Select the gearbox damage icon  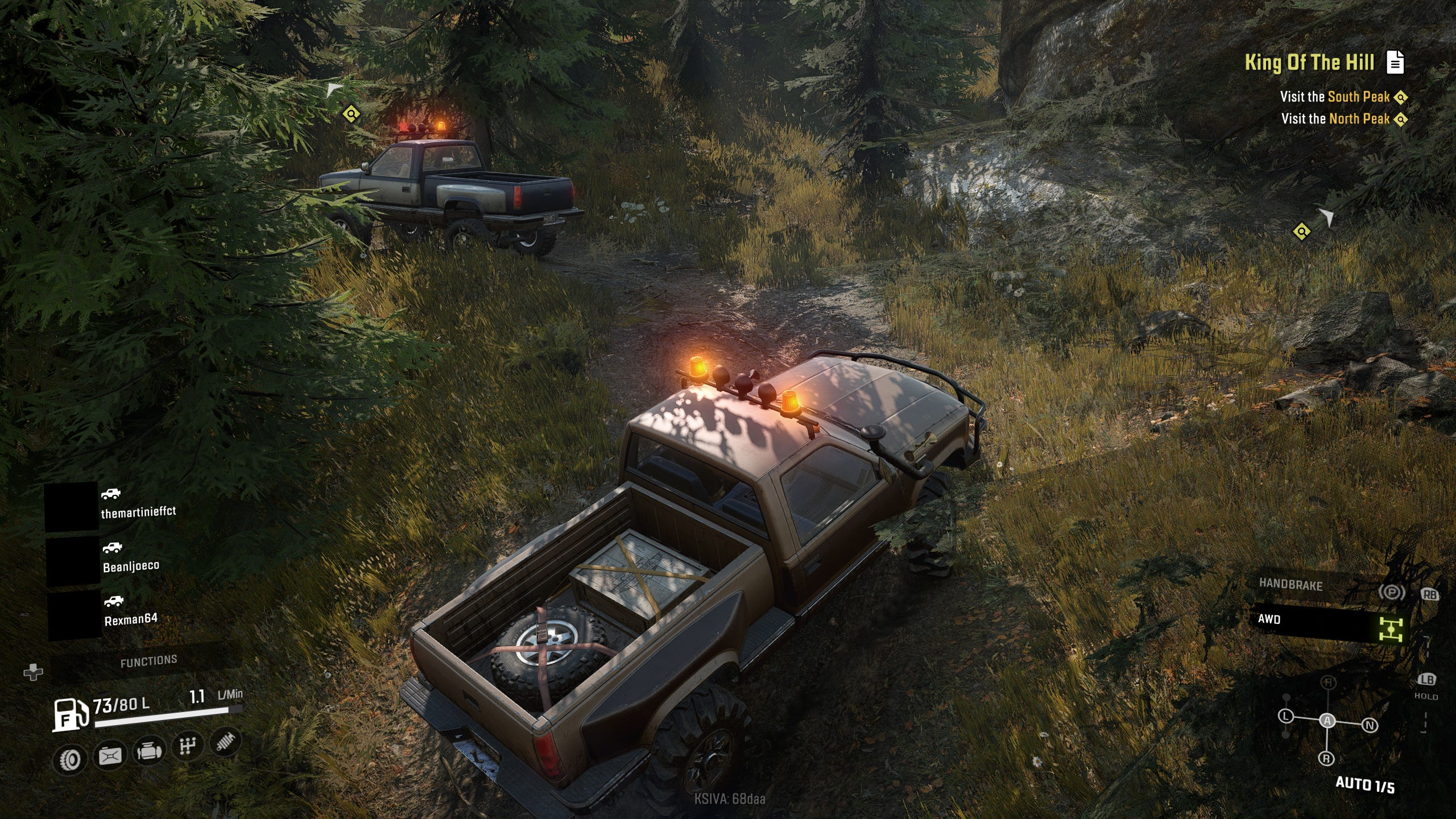pos(188,746)
